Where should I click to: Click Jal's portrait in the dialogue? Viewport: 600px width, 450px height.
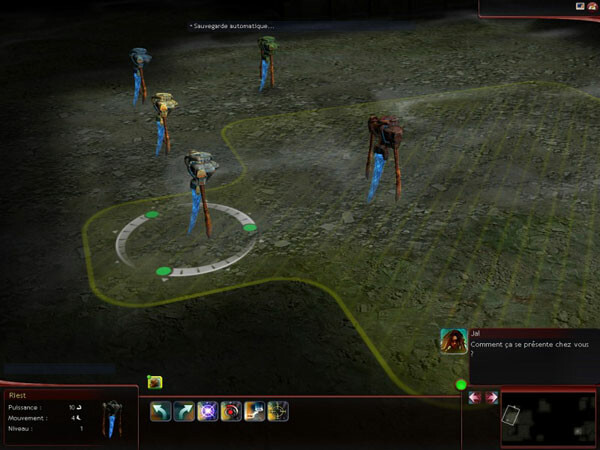(x=453, y=340)
